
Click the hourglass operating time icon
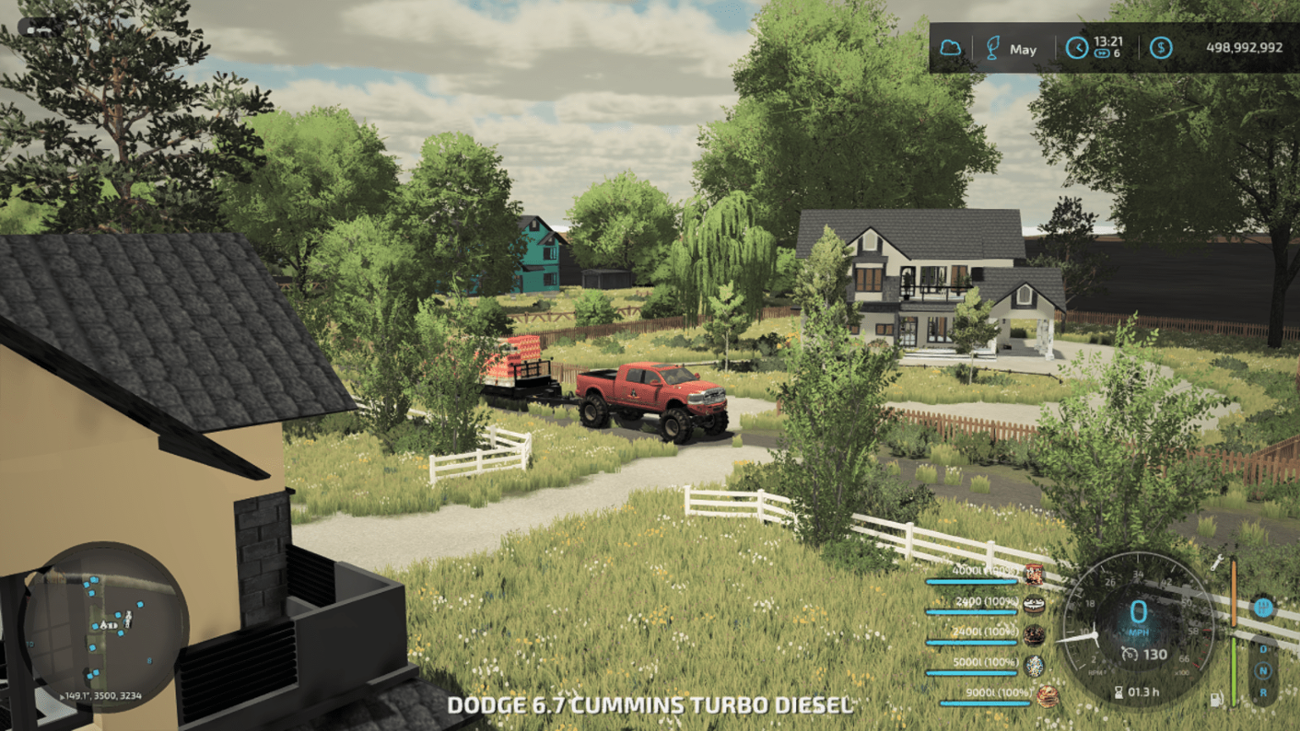1119,691
